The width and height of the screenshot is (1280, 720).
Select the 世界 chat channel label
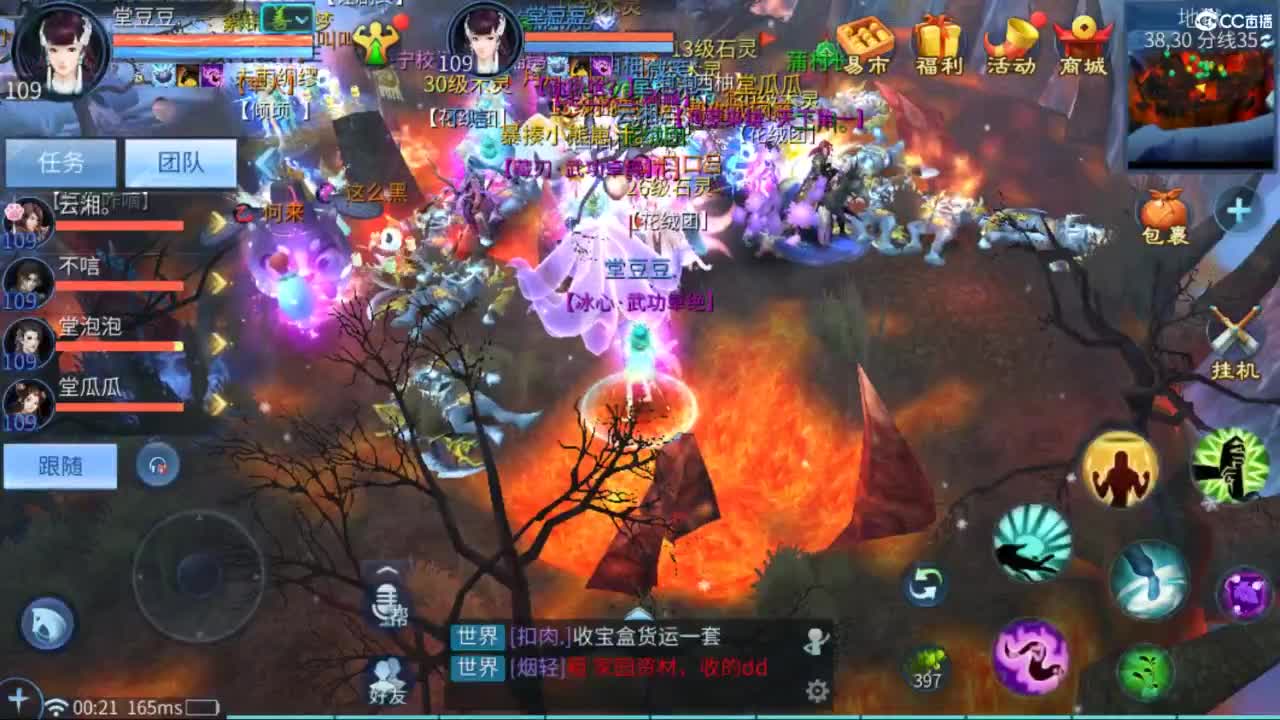478,637
